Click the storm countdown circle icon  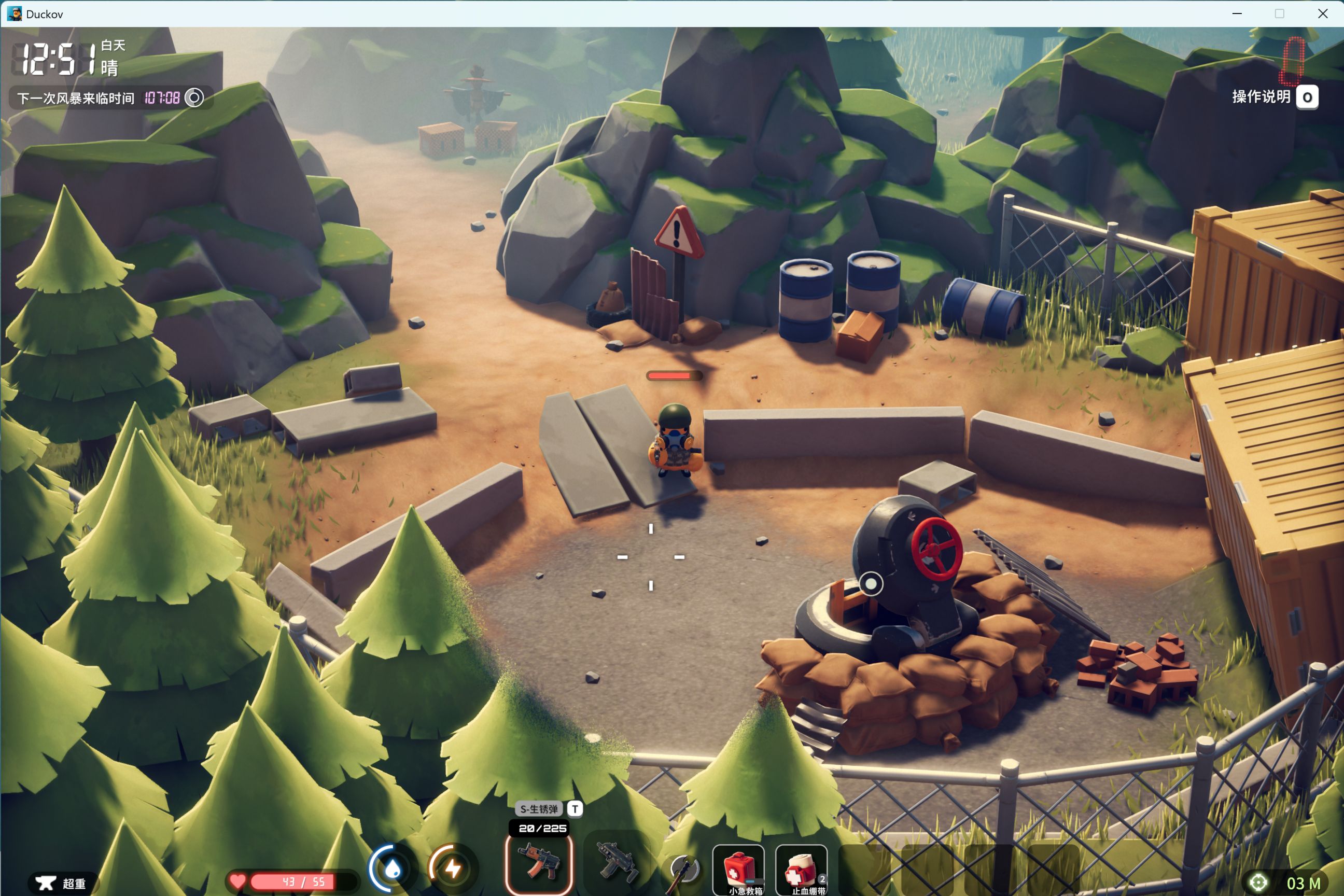[x=194, y=97]
